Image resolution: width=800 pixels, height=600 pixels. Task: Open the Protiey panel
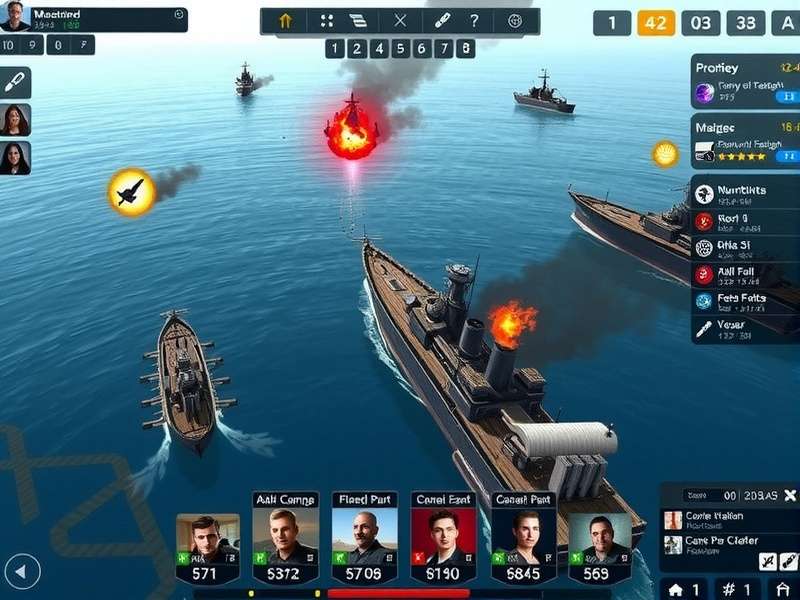point(745,80)
